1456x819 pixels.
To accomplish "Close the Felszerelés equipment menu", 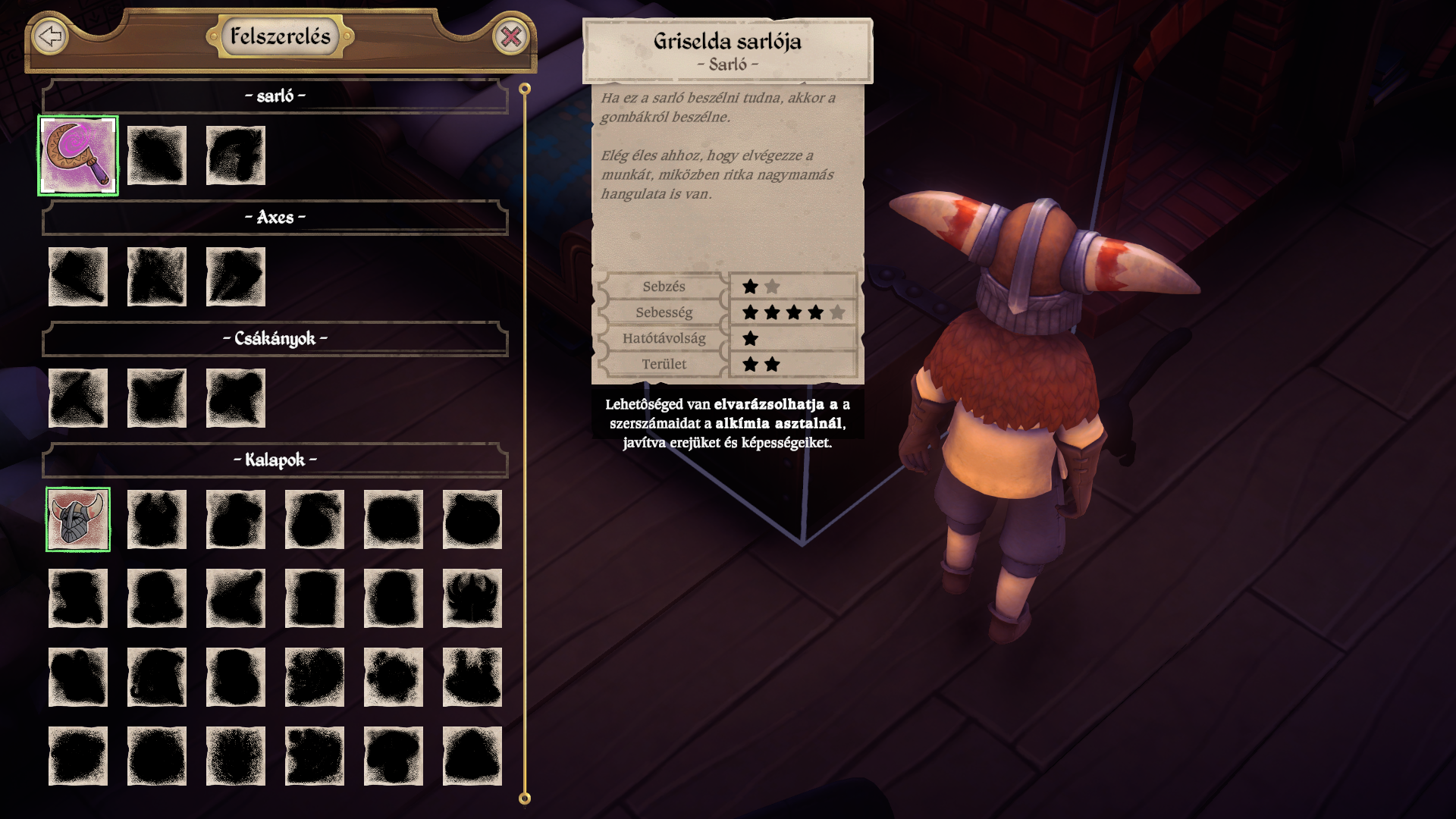I will coord(511,36).
